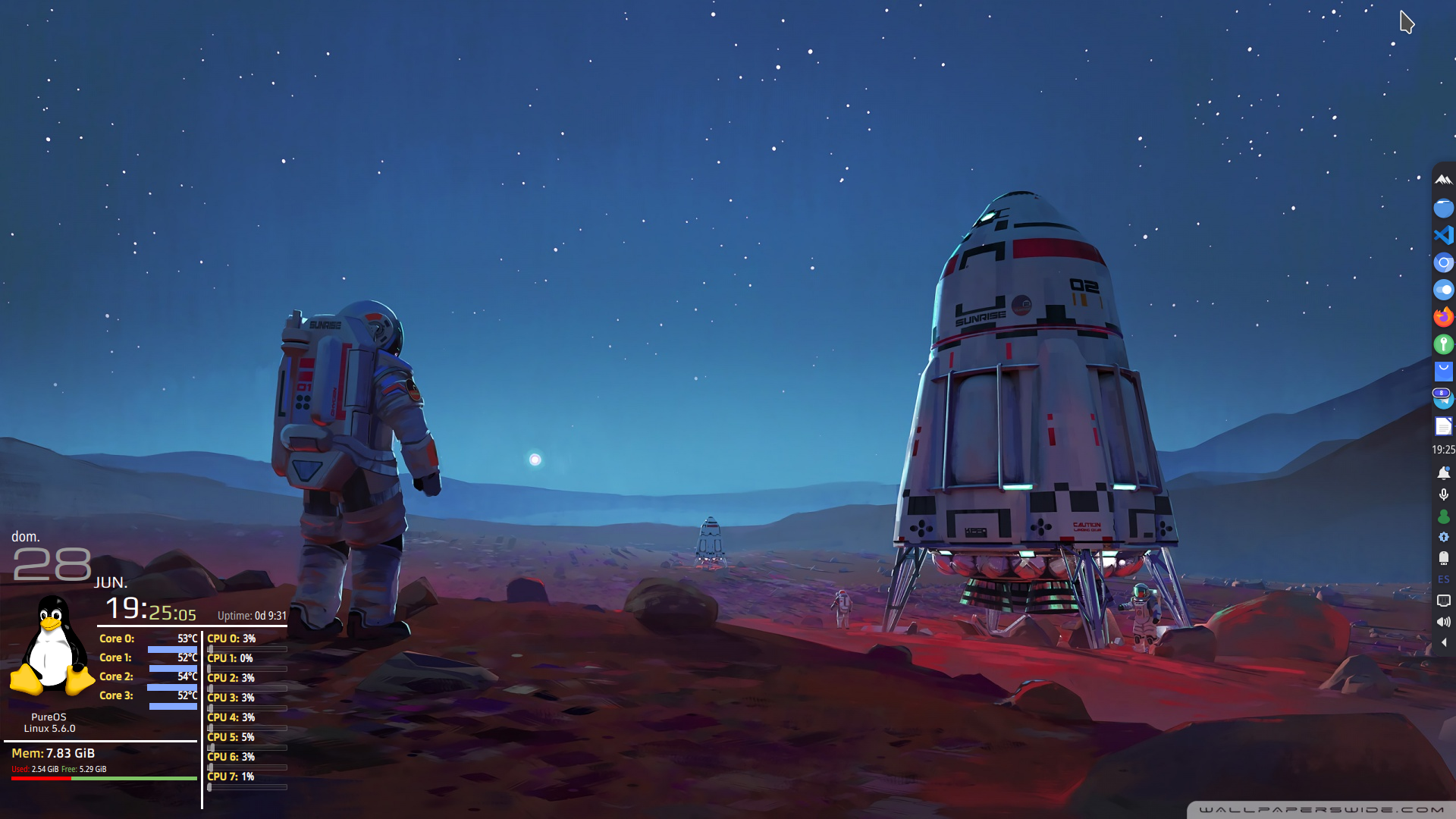Open the microphone tray indicator
Screen dimensions: 1456x819
[x=1443, y=494]
